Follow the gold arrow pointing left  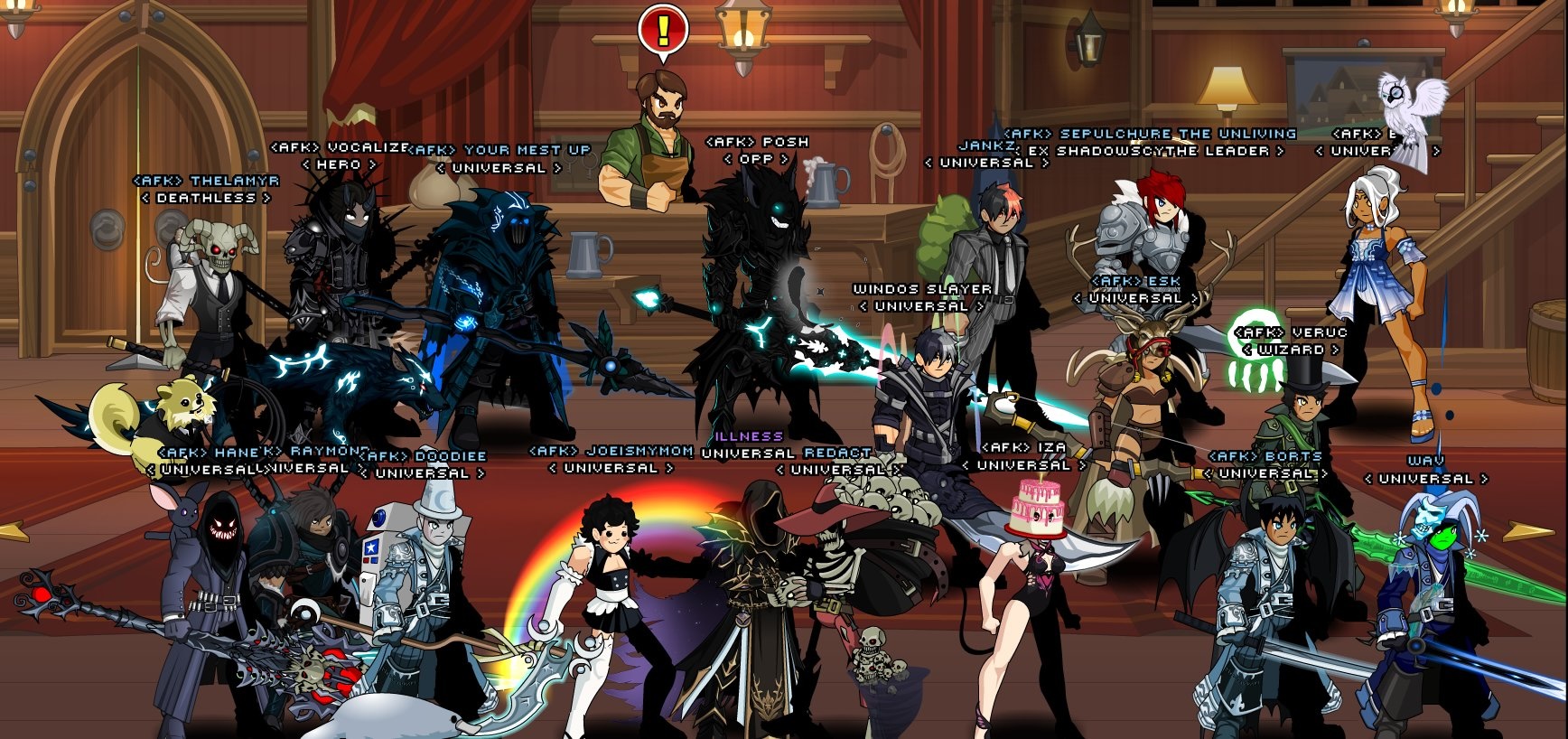[13, 531]
